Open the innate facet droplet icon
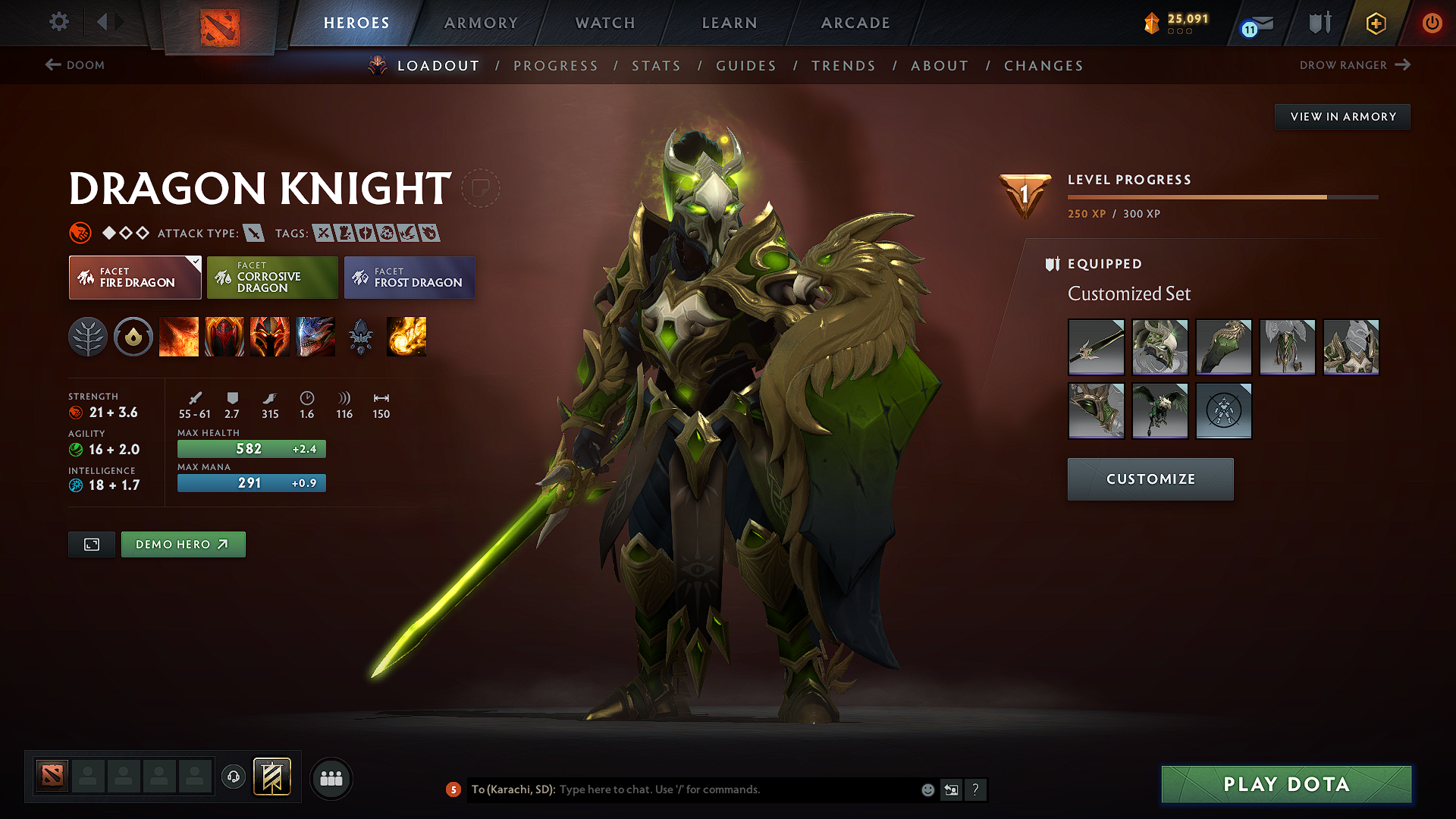Image resolution: width=1456 pixels, height=819 pixels. [133, 337]
